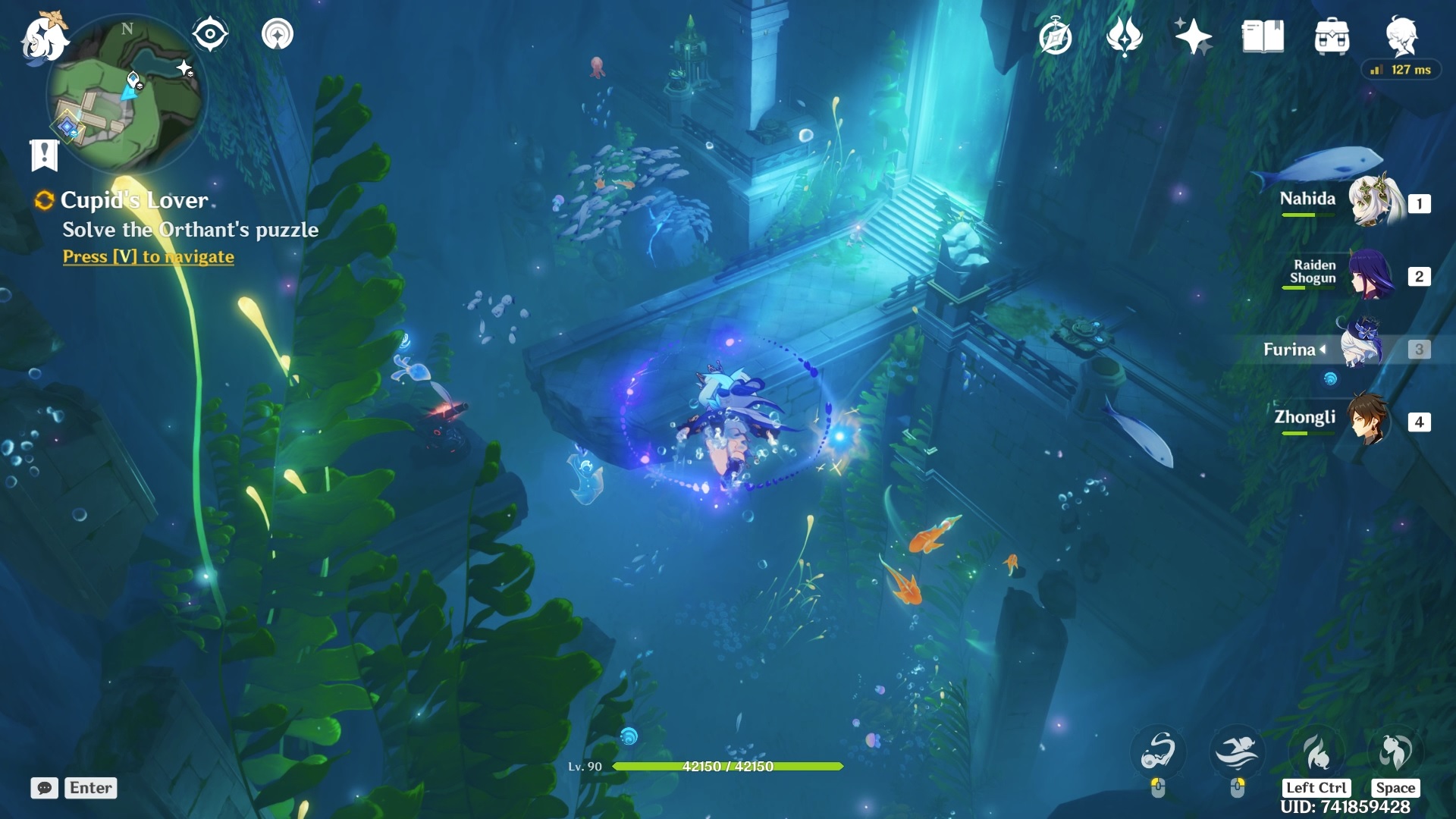Click the signal wave icon beside the eye

coord(278,34)
